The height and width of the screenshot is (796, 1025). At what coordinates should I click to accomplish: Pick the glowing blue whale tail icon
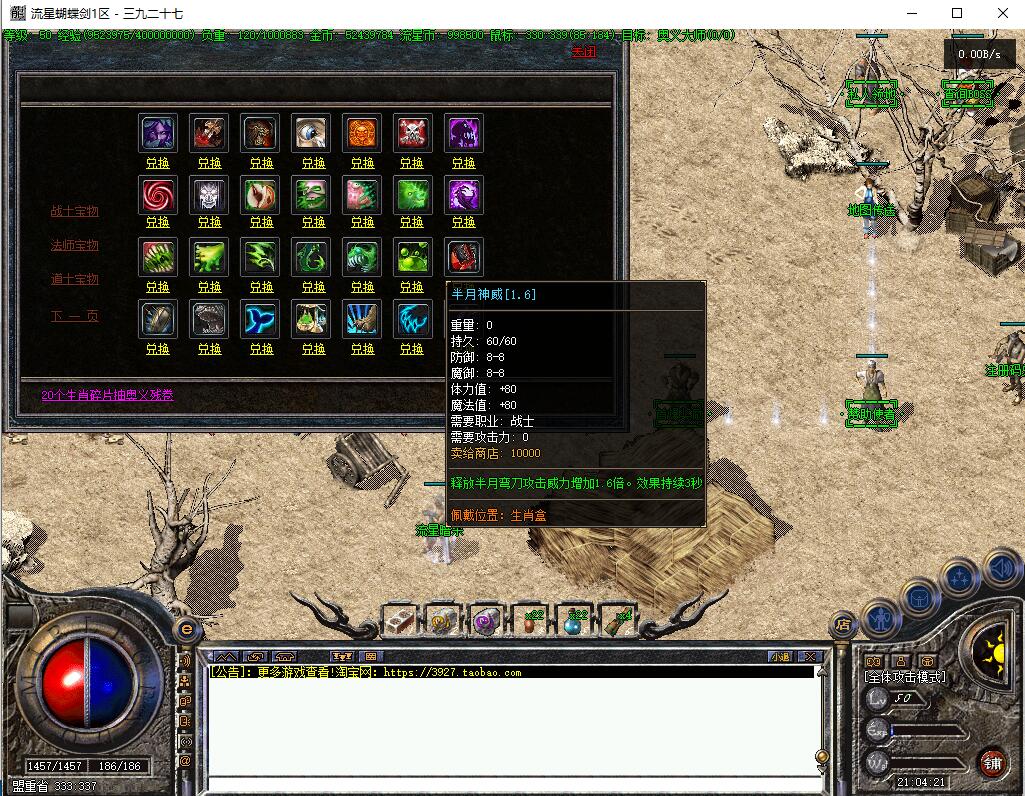261,319
